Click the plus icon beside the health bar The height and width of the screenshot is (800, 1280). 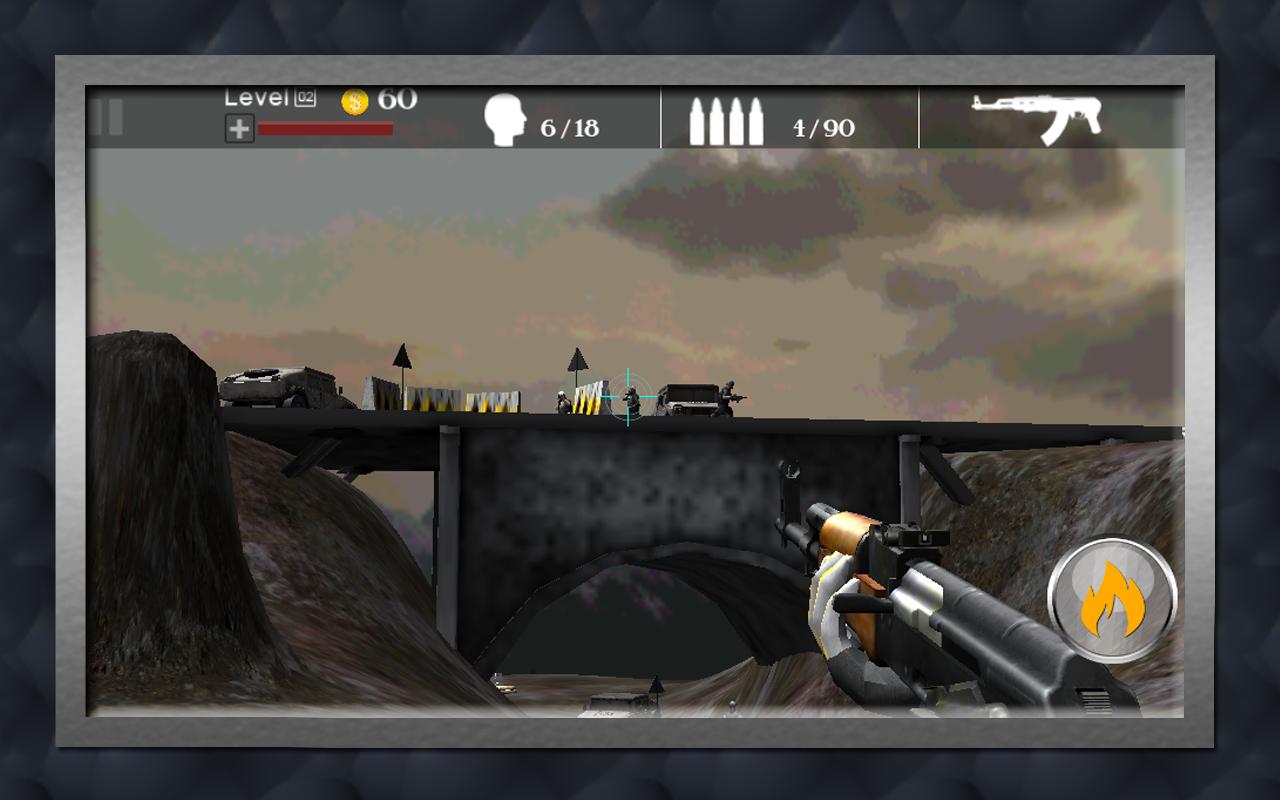[x=239, y=129]
